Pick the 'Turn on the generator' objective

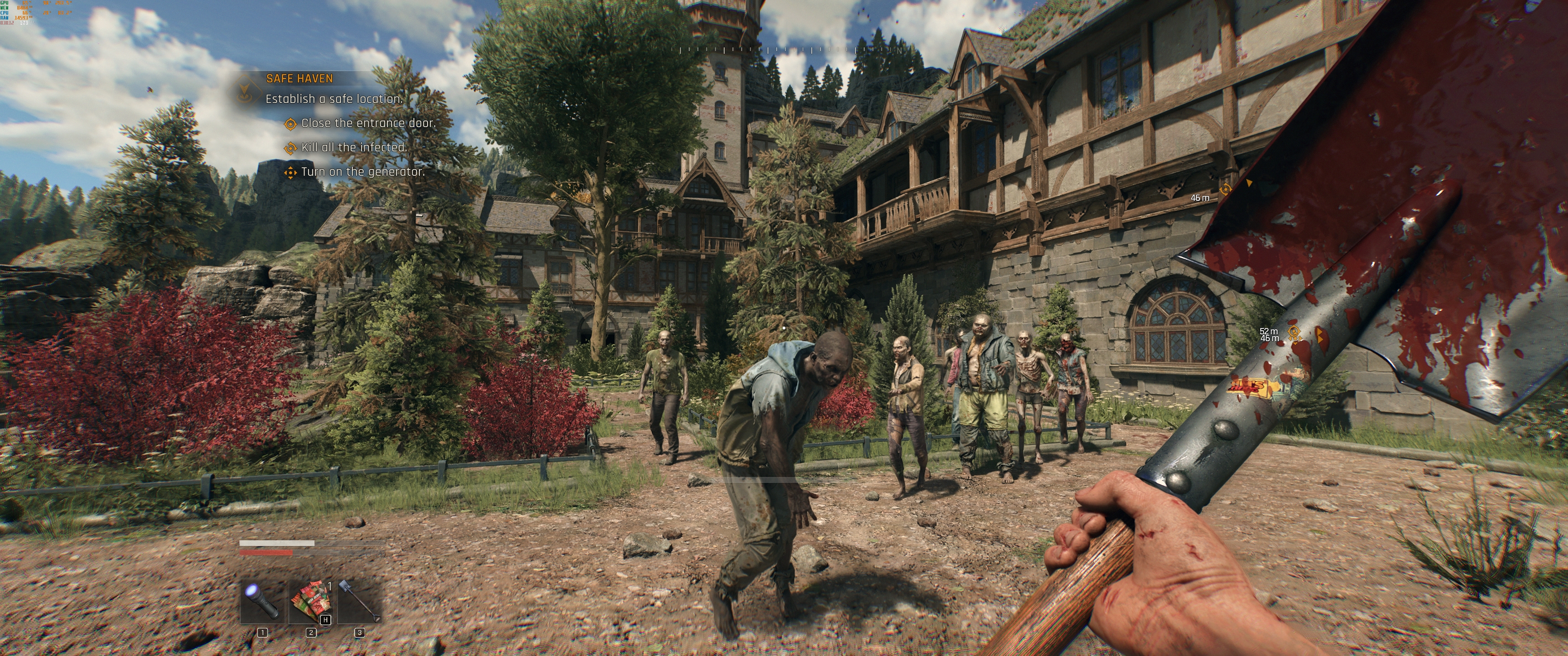point(362,172)
